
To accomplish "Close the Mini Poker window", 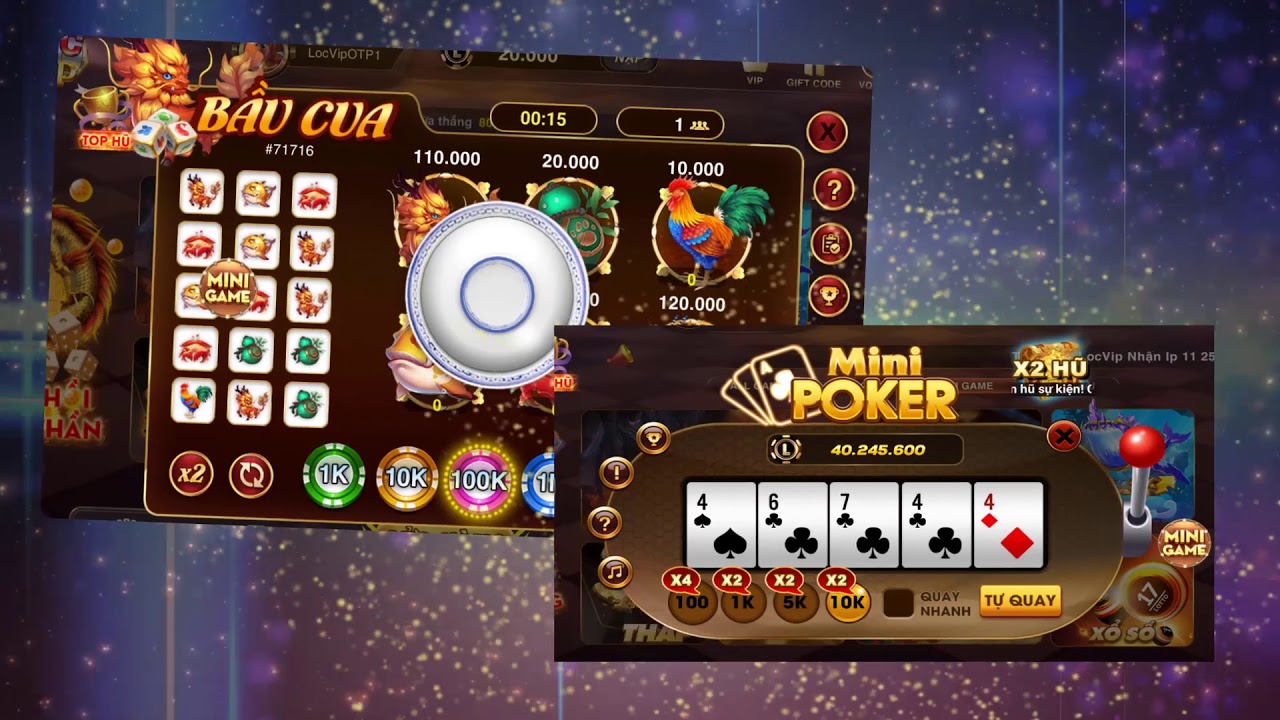I will [x=1064, y=436].
